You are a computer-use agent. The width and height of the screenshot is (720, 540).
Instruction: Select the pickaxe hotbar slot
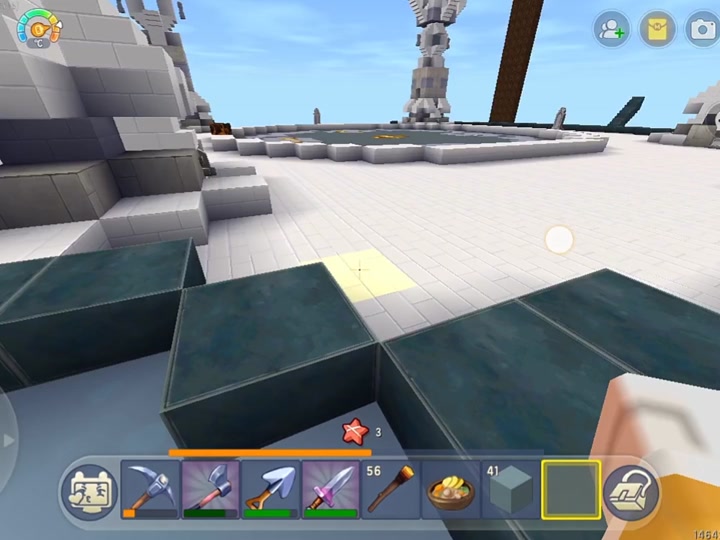click(150, 490)
